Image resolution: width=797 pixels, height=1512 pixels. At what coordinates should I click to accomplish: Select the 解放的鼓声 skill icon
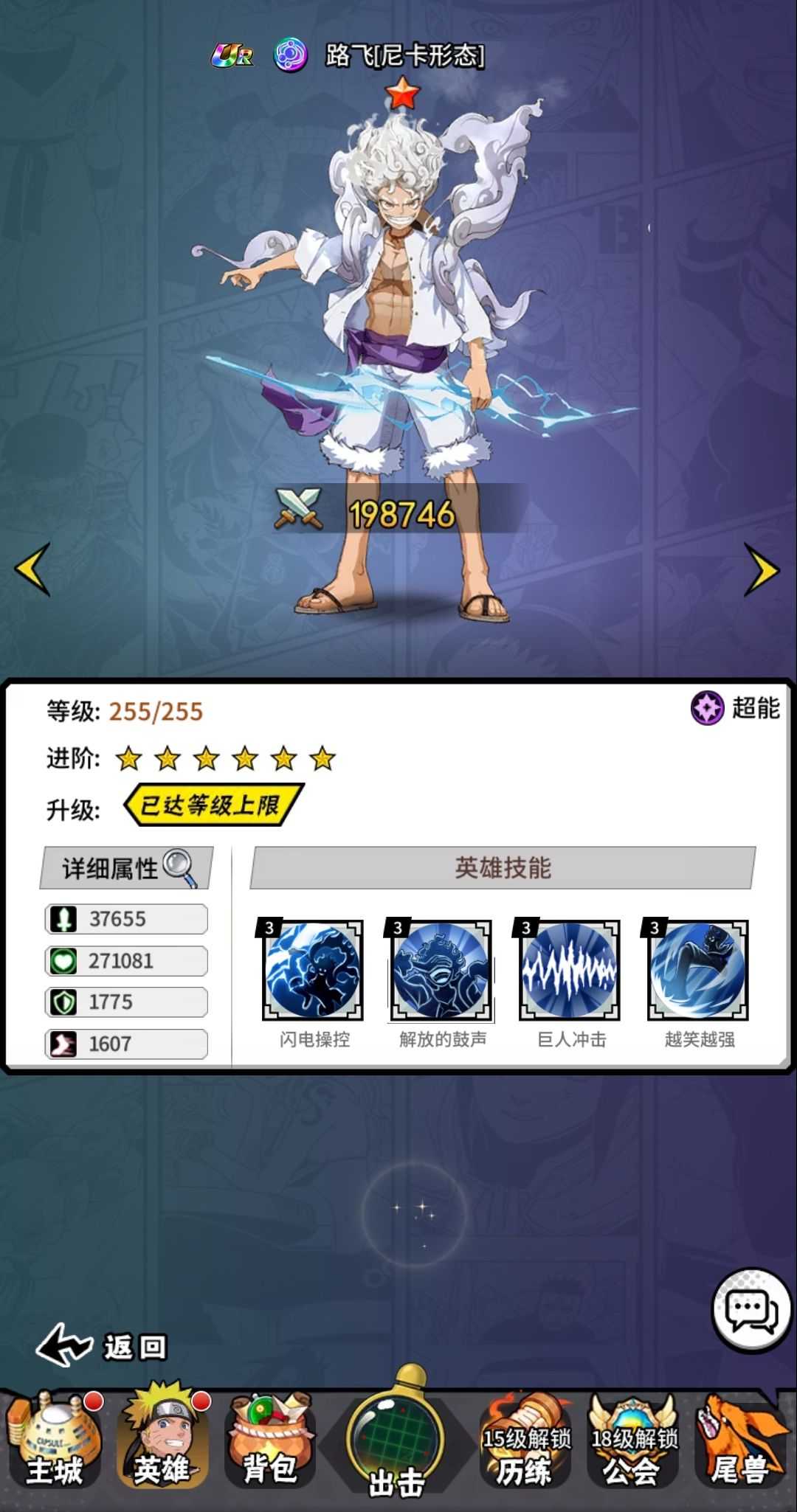pyautogui.click(x=441, y=970)
